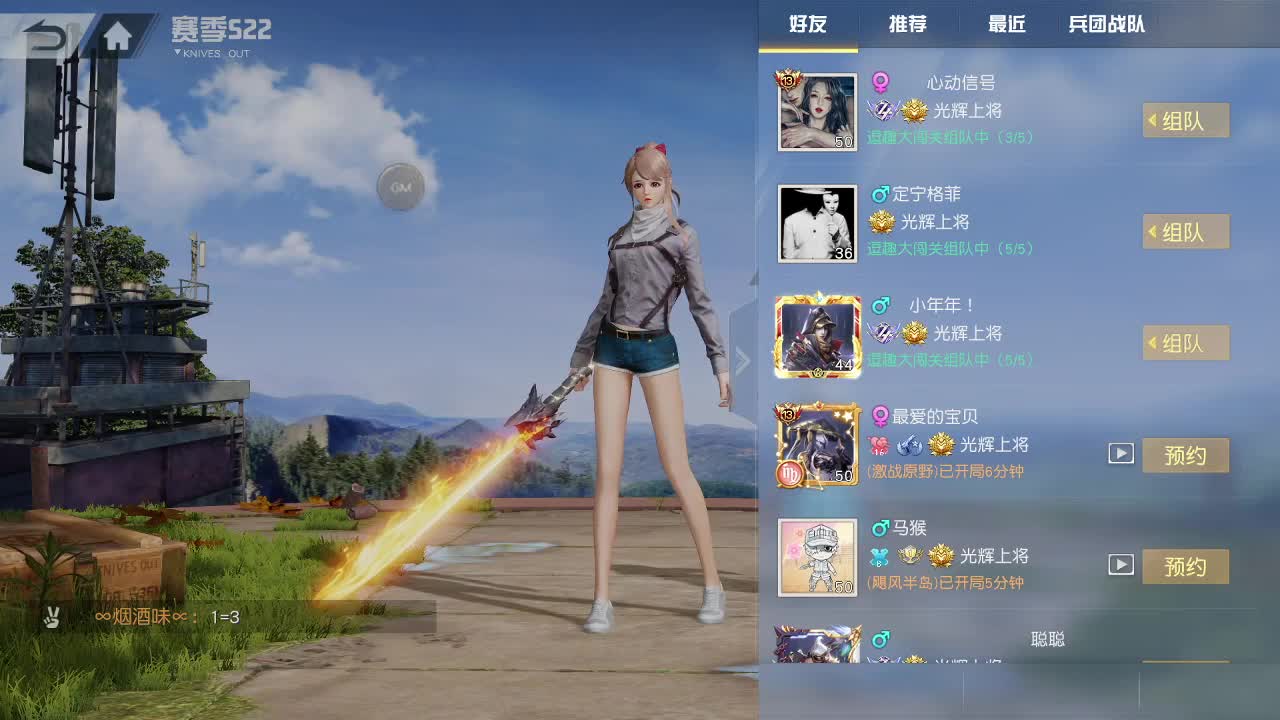Click the right-pointing chevron on the screen edge
The width and height of the screenshot is (1280, 720).
(743, 360)
